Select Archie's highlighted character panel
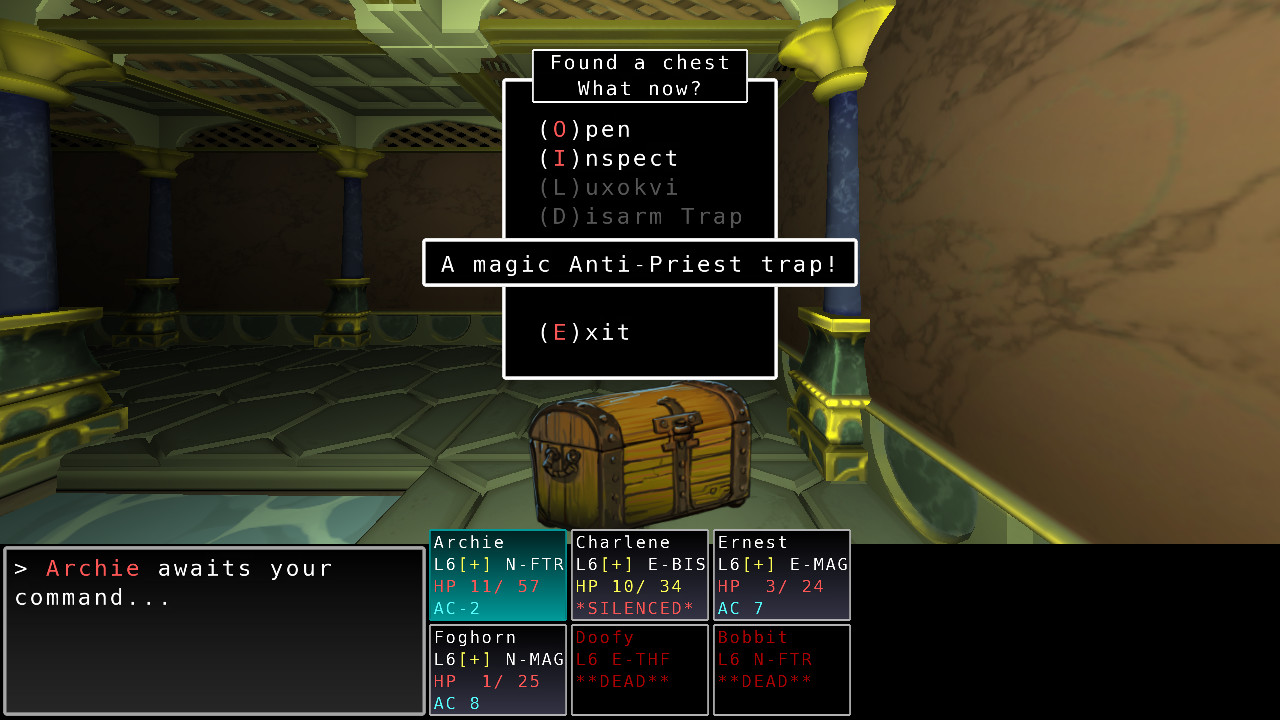 pos(497,575)
